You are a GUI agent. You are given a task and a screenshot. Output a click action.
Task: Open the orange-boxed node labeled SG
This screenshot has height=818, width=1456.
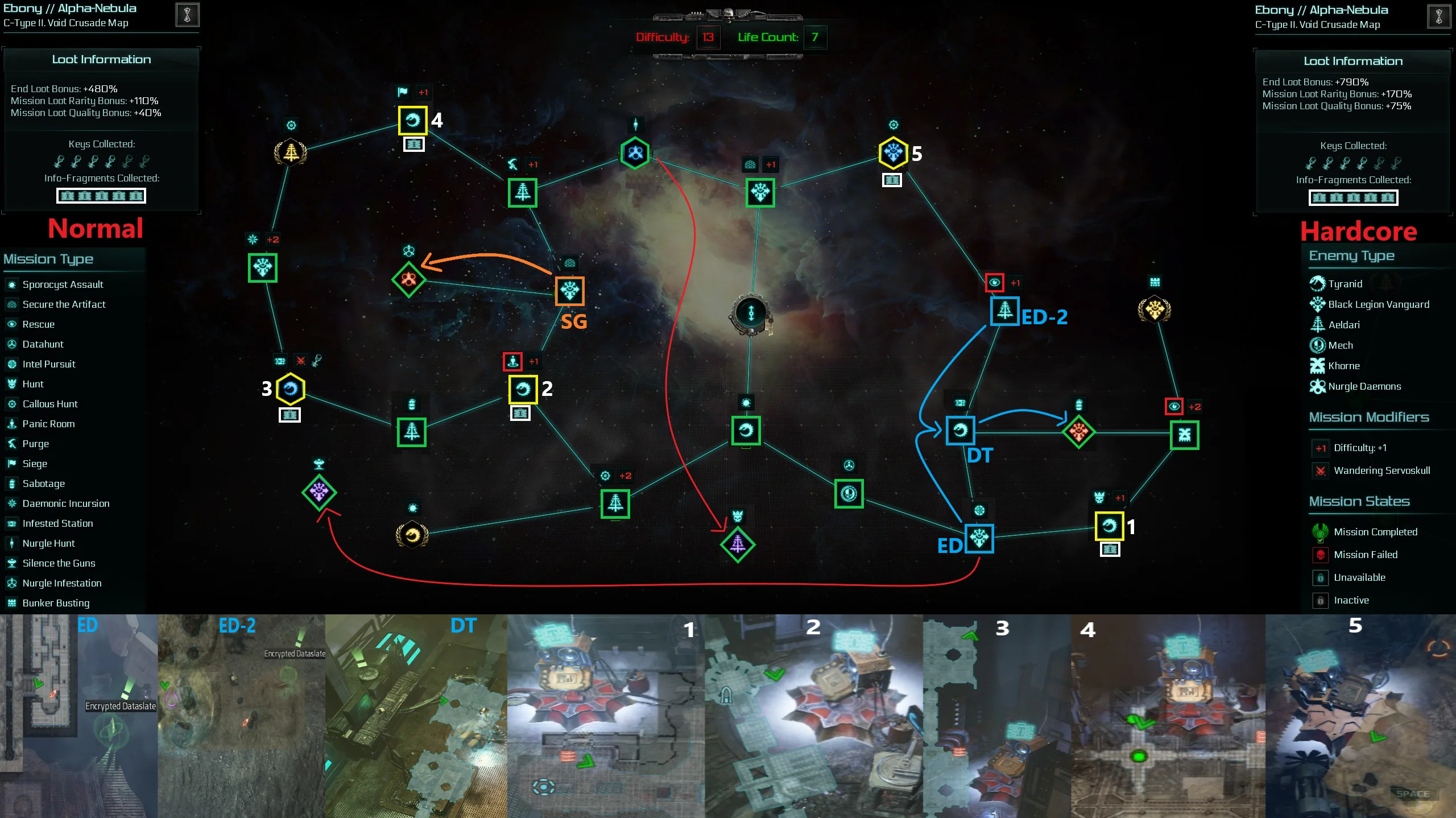pyautogui.click(x=569, y=291)
